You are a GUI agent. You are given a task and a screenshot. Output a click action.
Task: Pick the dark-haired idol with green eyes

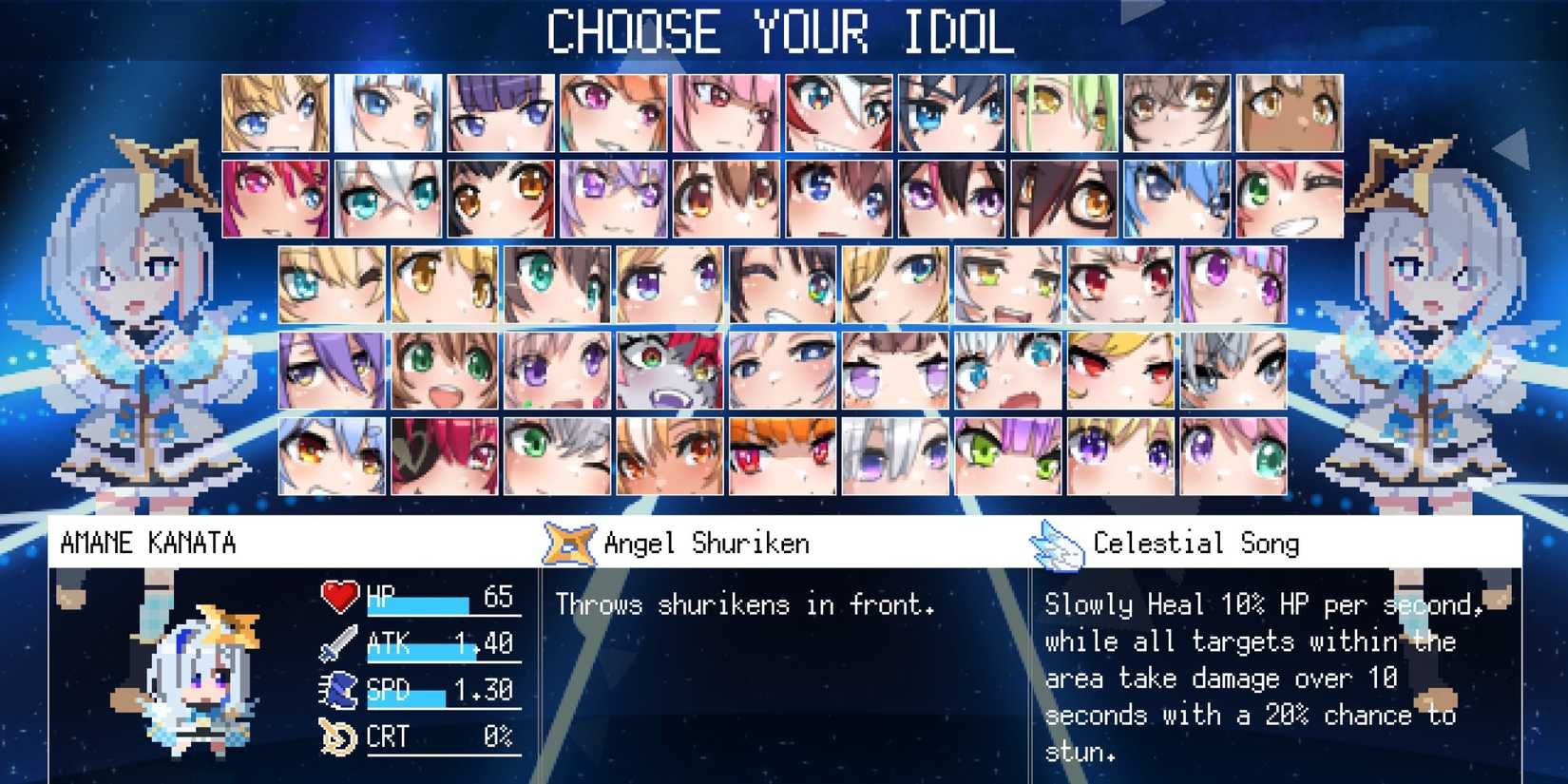click(x=557, y=285)
